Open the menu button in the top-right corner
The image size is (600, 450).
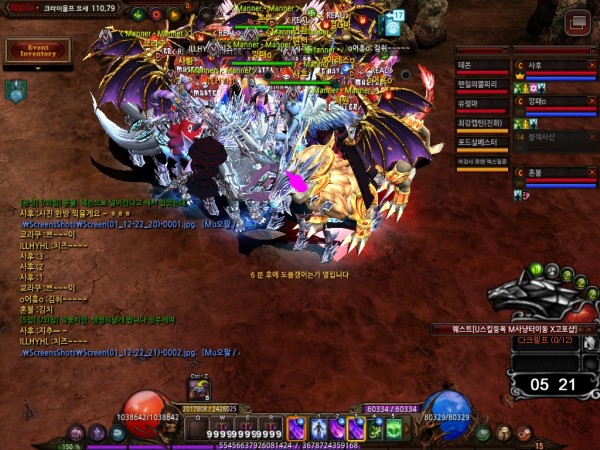click(x=576, y=23)
